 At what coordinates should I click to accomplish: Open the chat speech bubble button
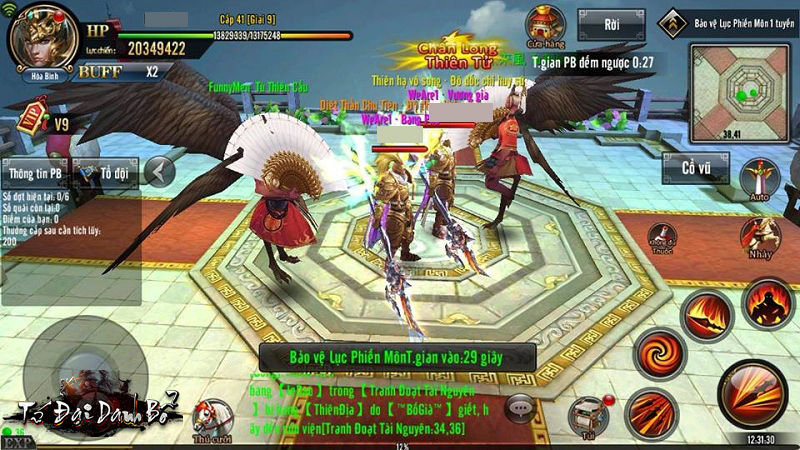click(x=519, y=406)
